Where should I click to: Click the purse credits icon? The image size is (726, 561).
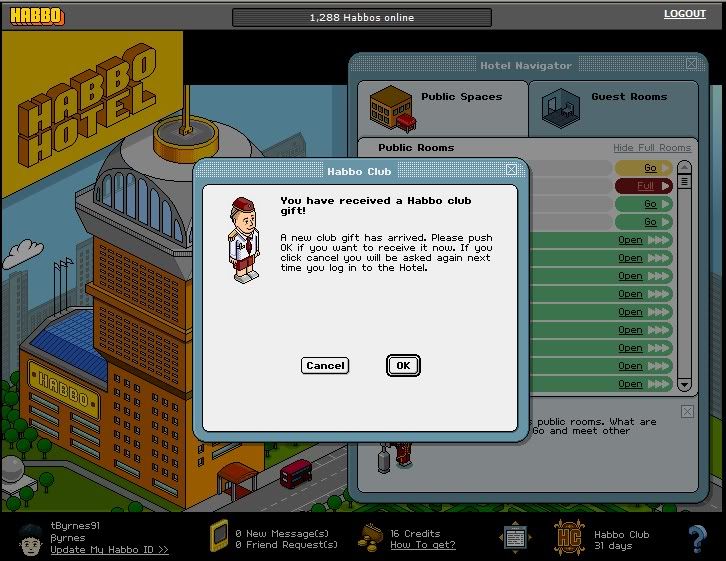pyautogui.click(x=371, y=535)
